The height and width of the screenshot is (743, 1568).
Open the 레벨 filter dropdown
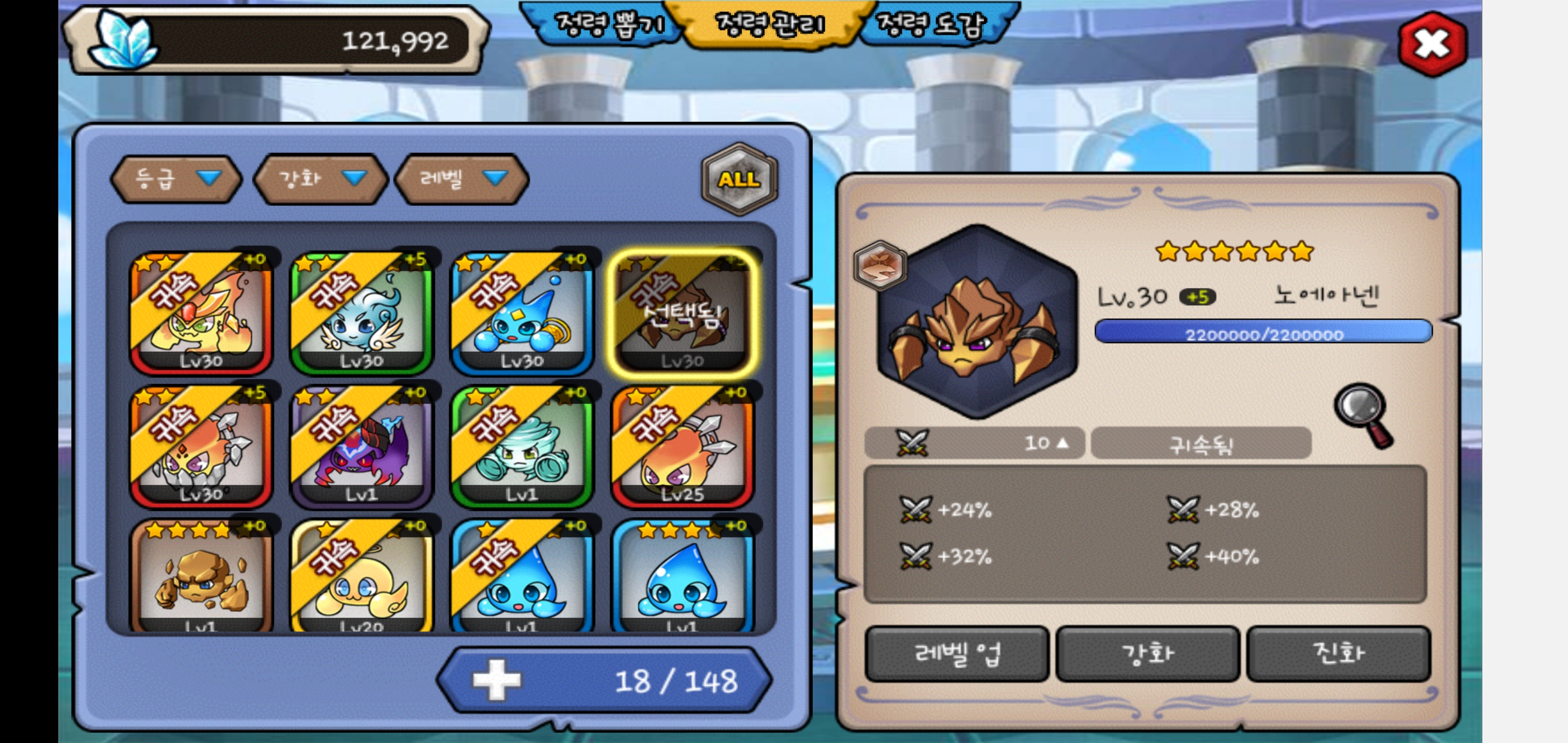coord(462,179)
